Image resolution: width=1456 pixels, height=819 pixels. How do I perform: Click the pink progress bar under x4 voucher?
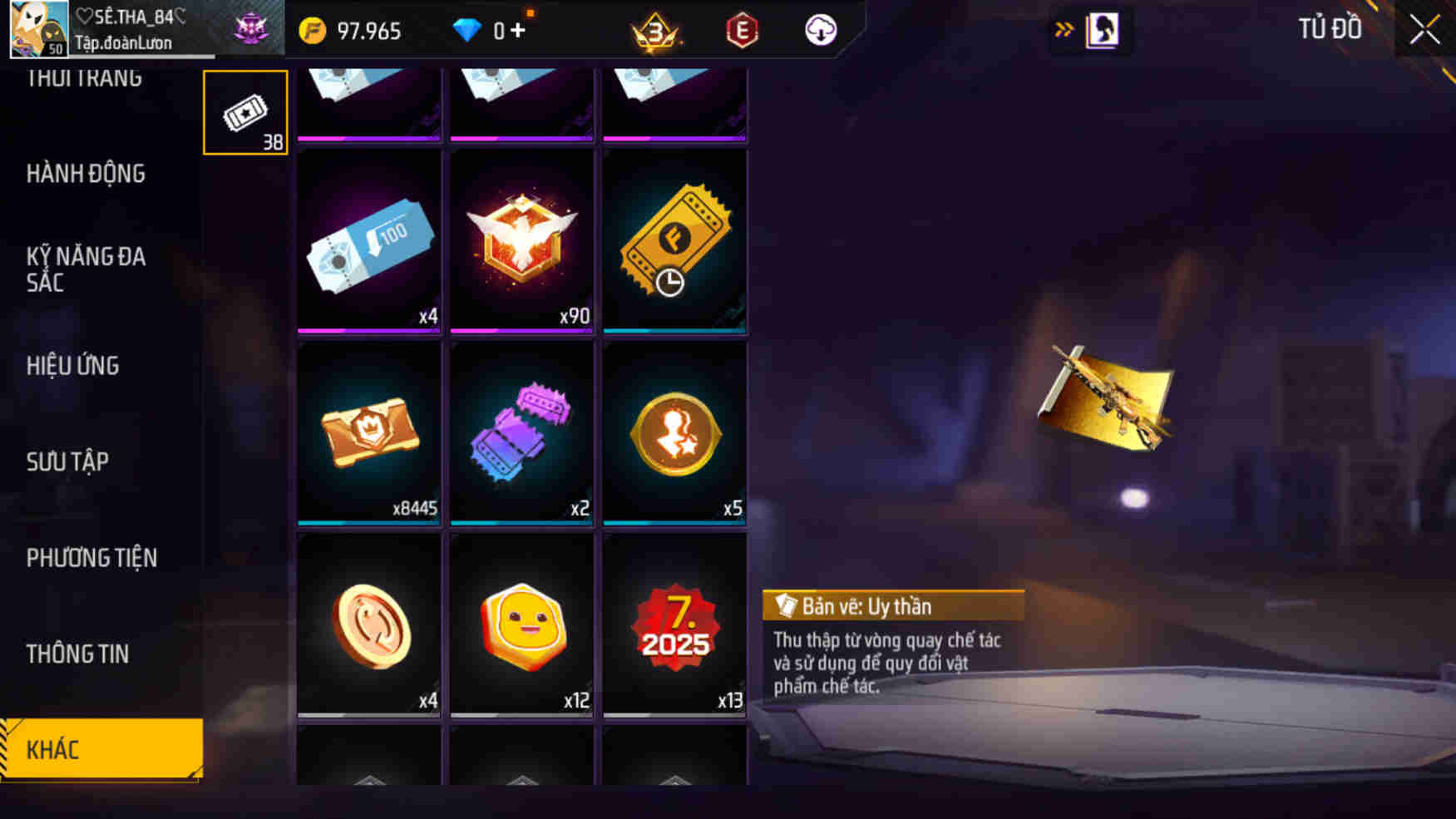(368, 329)
